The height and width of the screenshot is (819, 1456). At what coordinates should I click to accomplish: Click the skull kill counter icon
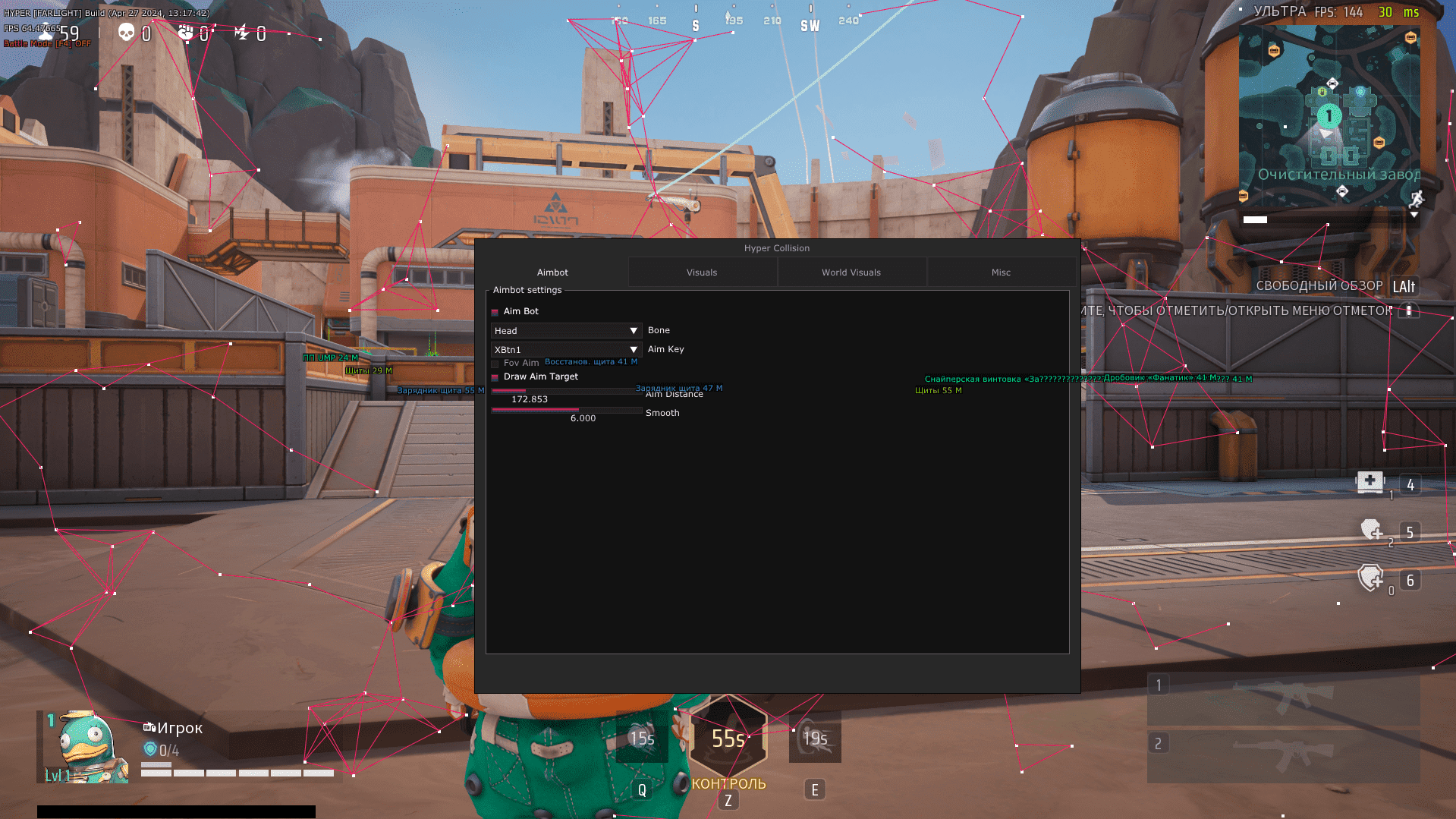coord(126,33)
